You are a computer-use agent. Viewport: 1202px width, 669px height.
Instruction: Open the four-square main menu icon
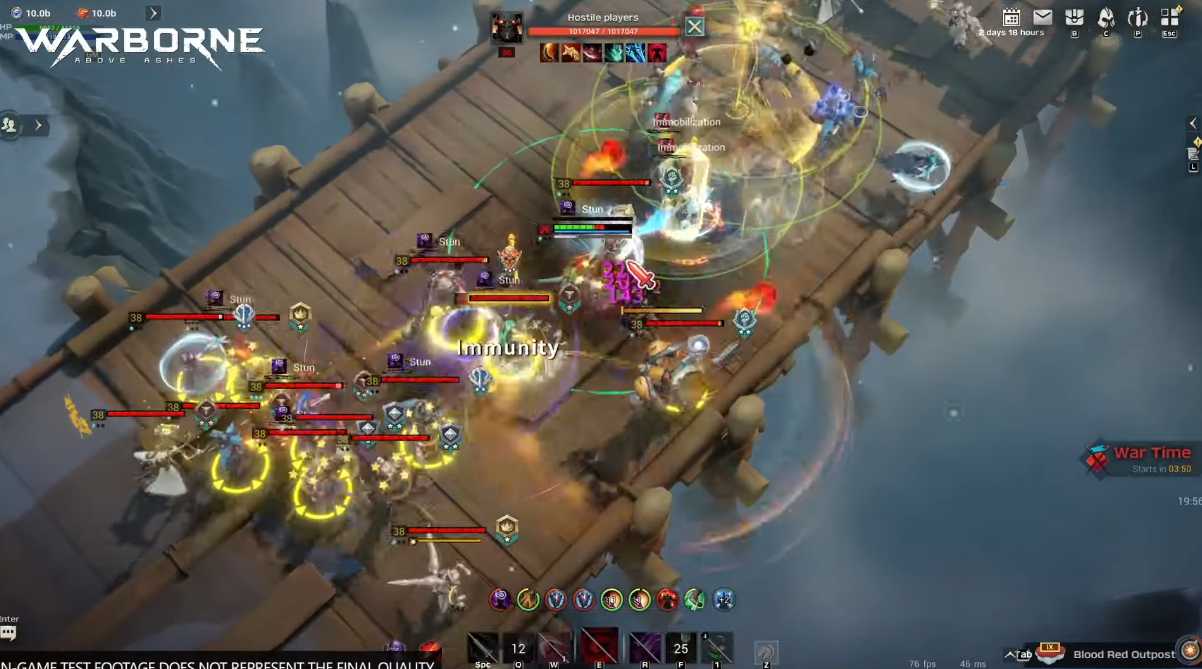click(1170, 17)
